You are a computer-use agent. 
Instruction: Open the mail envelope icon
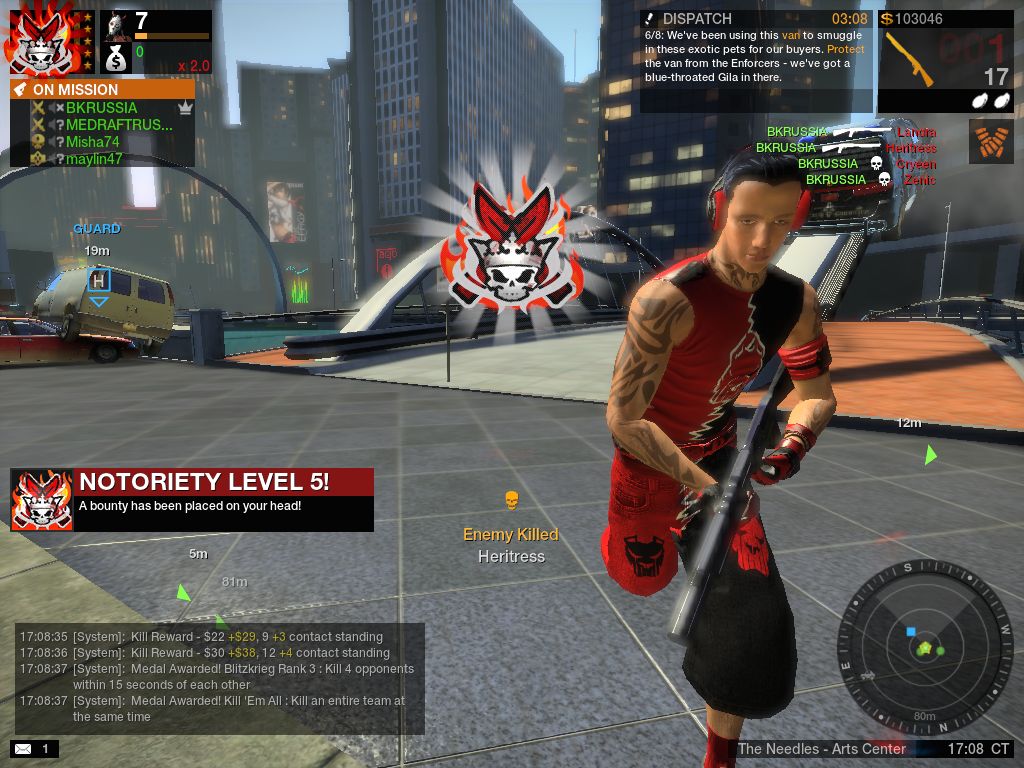coord(22,748)
